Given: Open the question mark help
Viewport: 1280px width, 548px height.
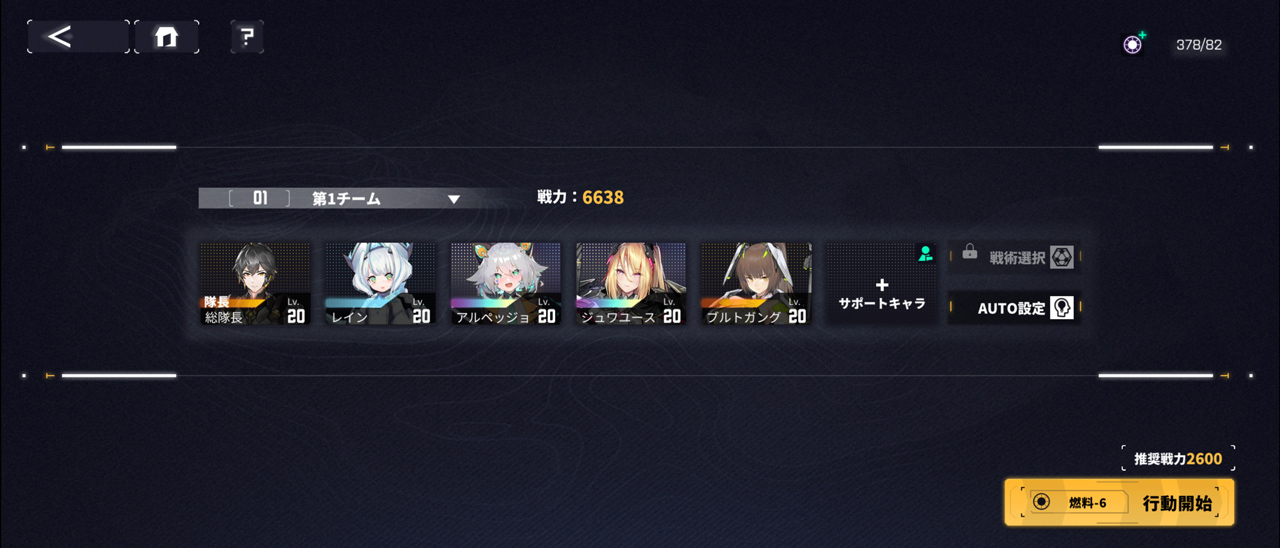Looking at the screenshot, I should pyautogui.click(x=247, y=37).
